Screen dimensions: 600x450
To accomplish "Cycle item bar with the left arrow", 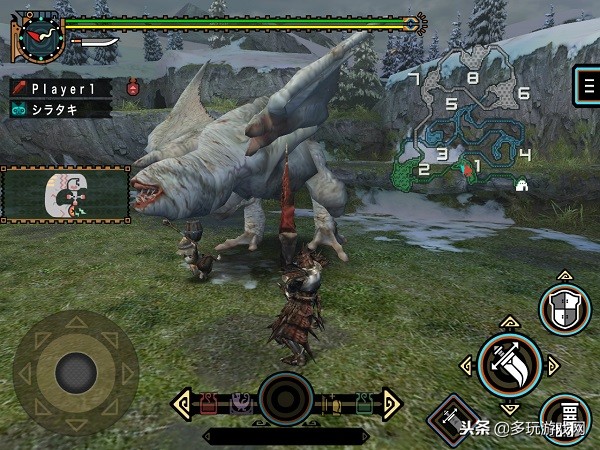I will [183, 404].
